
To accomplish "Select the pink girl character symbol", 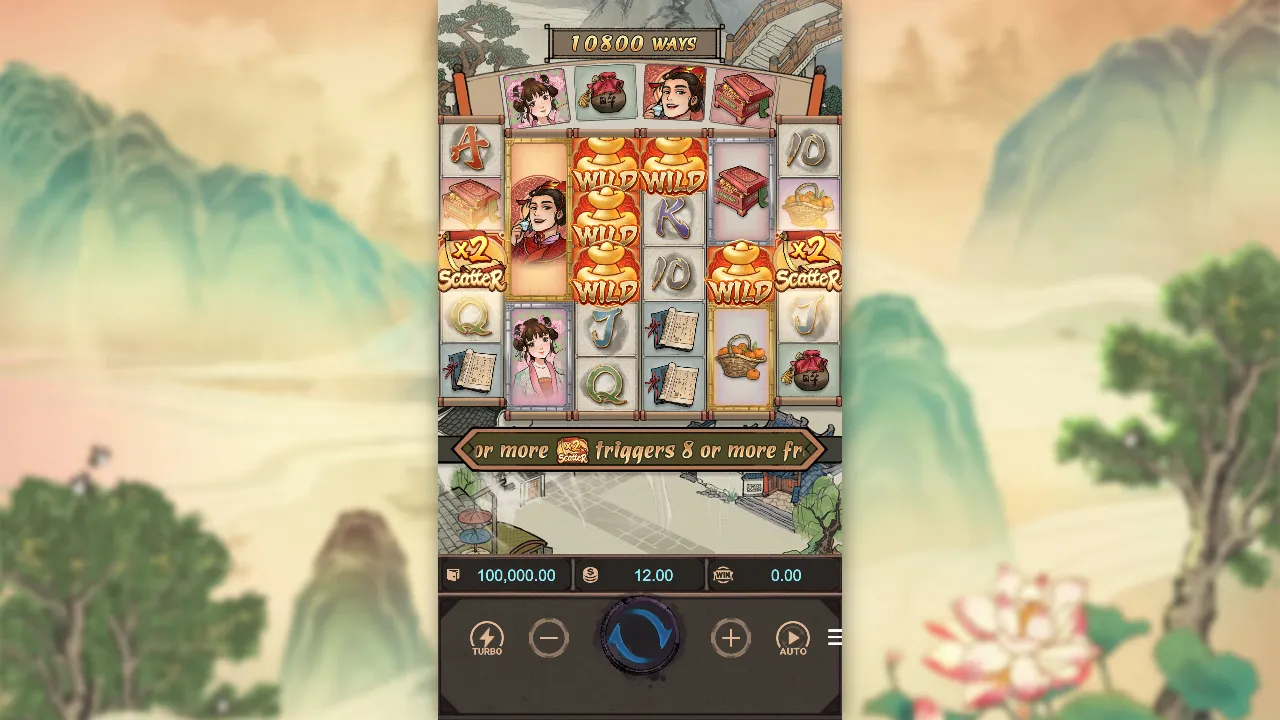I will pyautogui.click(x=538, y=355).
